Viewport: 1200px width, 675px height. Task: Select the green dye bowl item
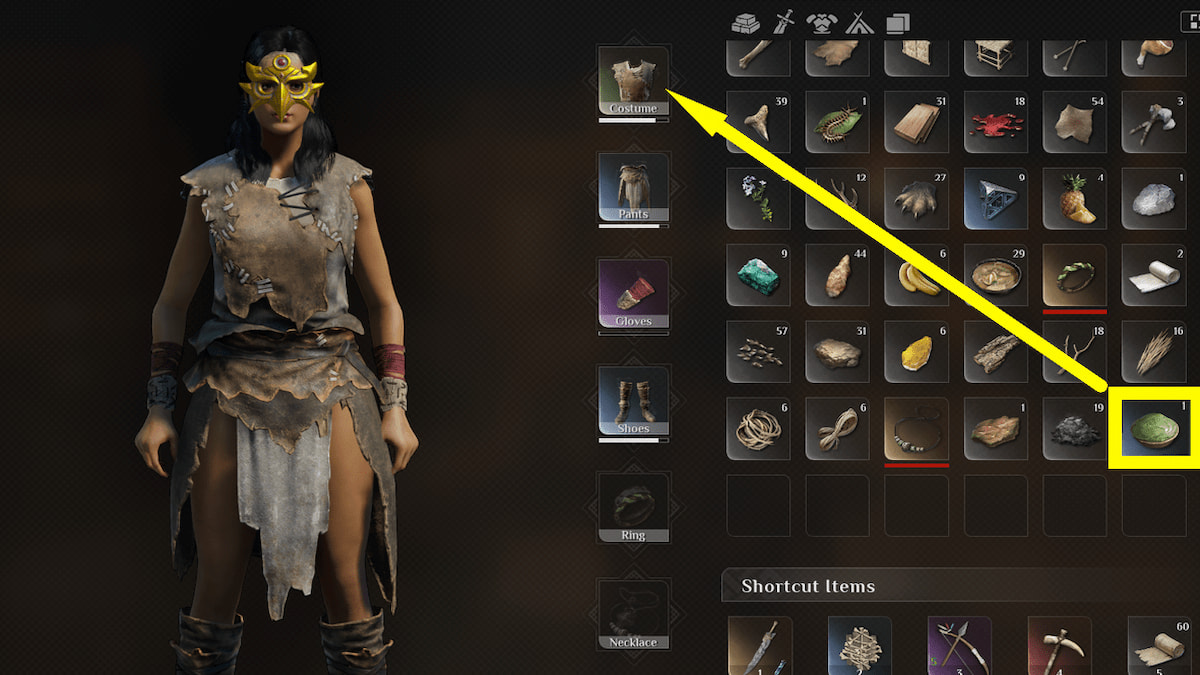(x=1153, y=428)
